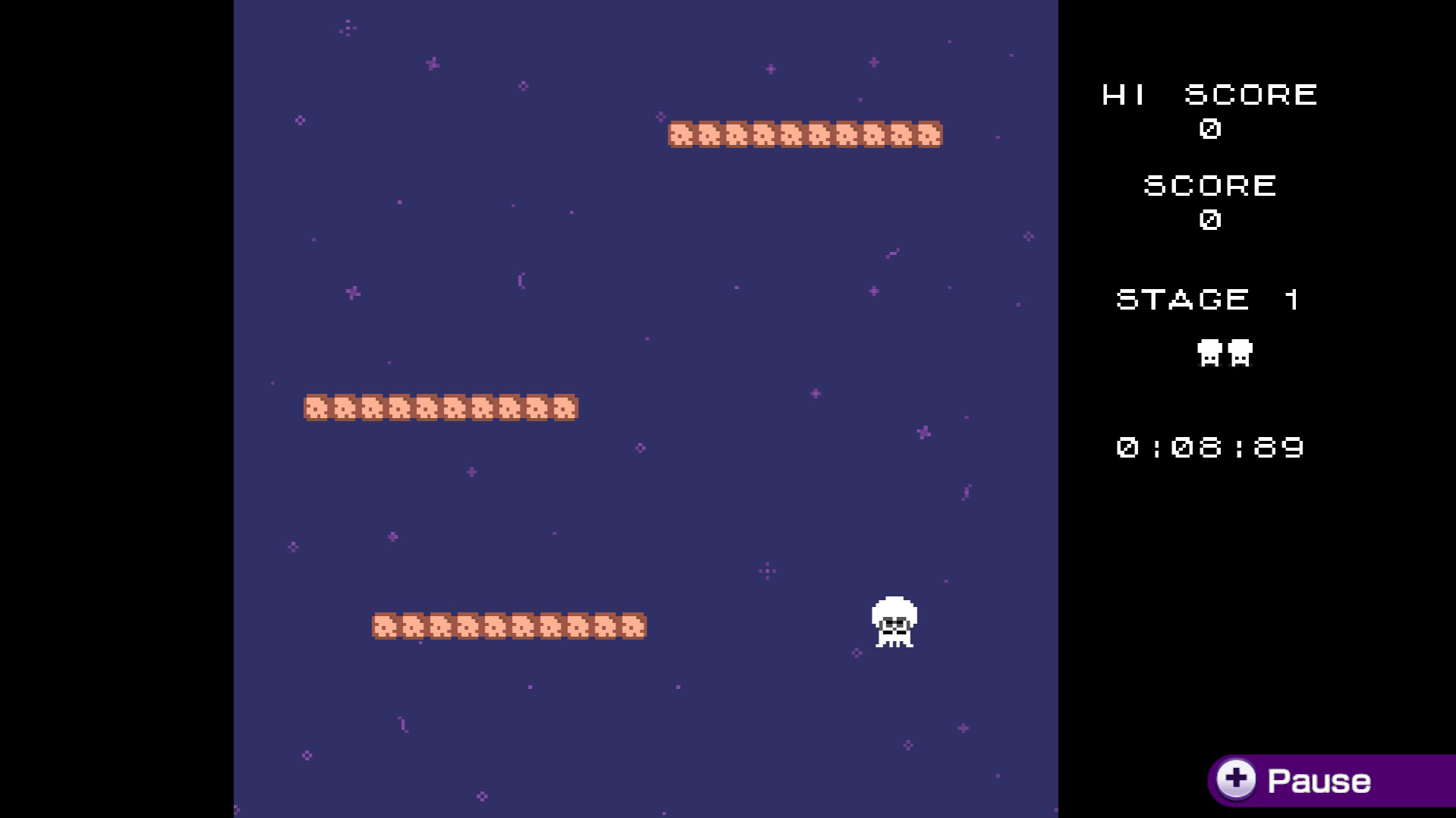Image resolution: width=1456 pixels, height=818 pixels.
Task: Select the HI SCORE heading
Action: pyautogui.click(x=1209, y=94)
